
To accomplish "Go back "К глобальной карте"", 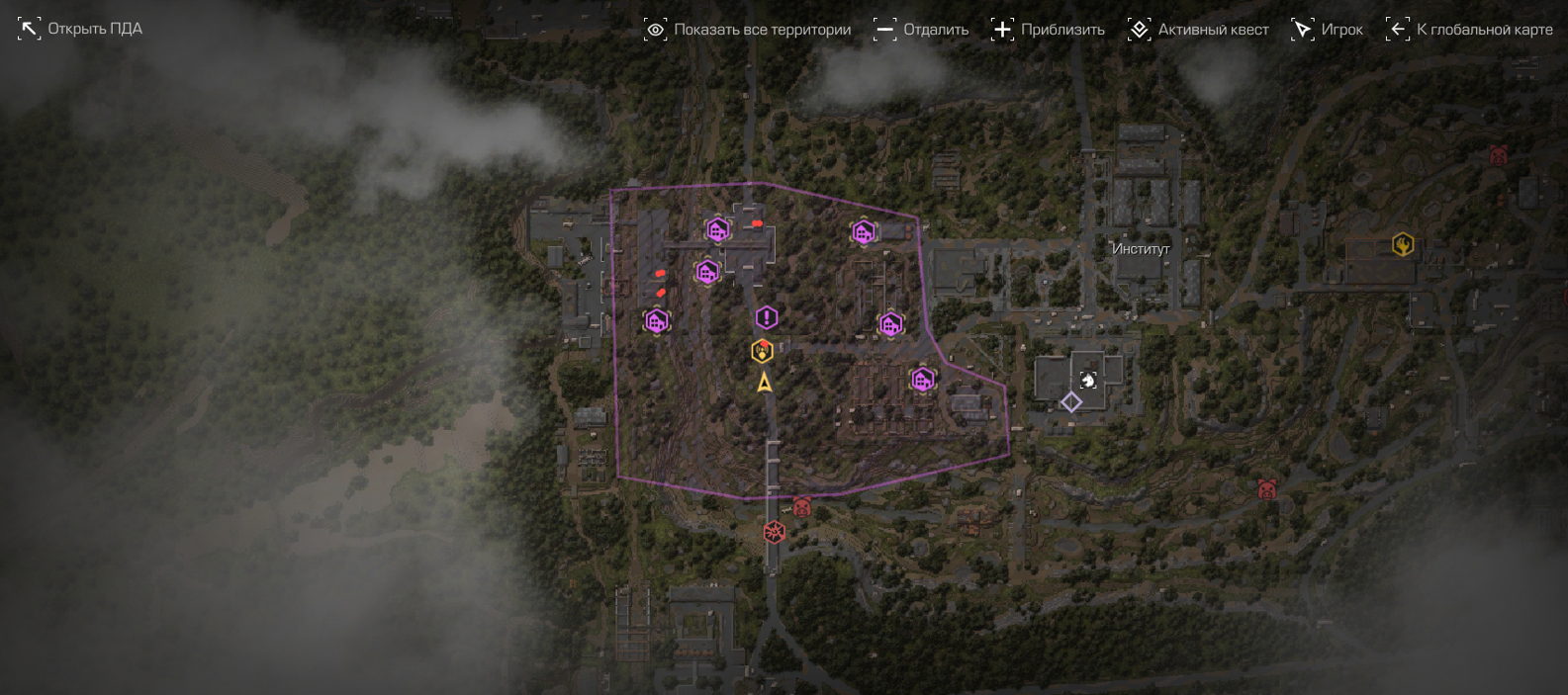I will pyautogui.click(x=1469, y=30).
